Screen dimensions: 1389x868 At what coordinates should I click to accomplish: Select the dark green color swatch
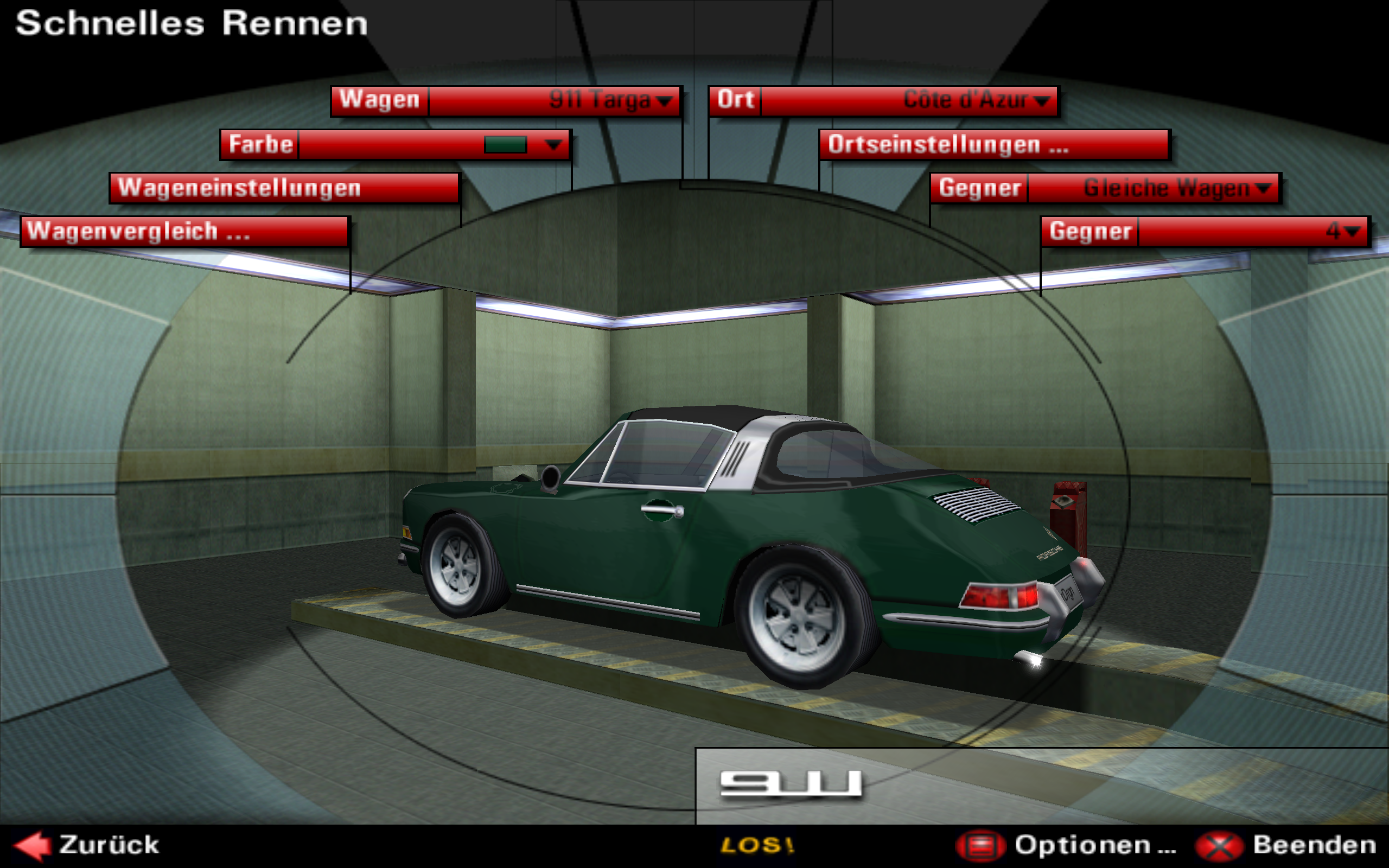click(x=505, y=145)
